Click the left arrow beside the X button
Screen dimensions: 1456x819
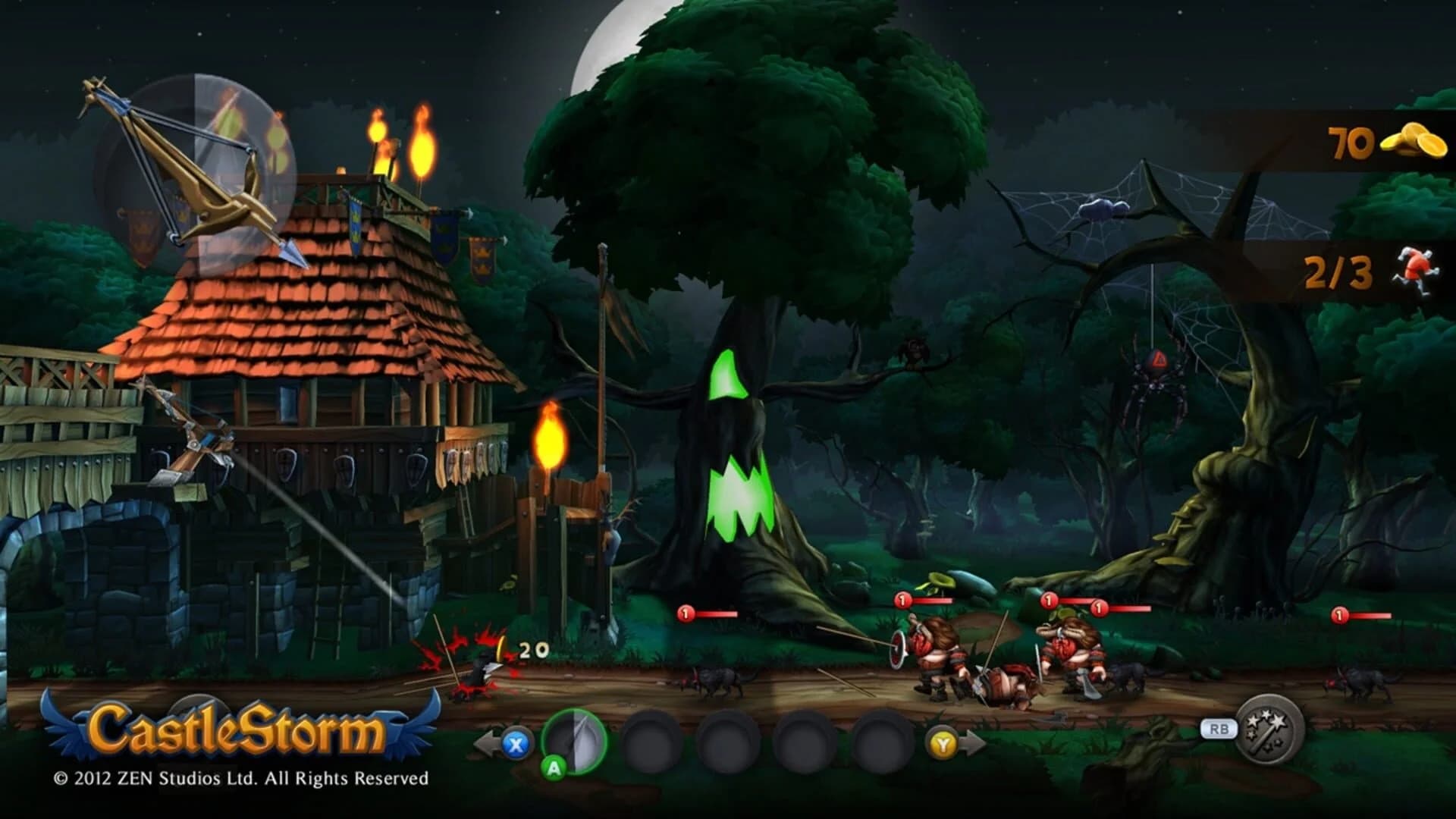(x=486, y=743)
